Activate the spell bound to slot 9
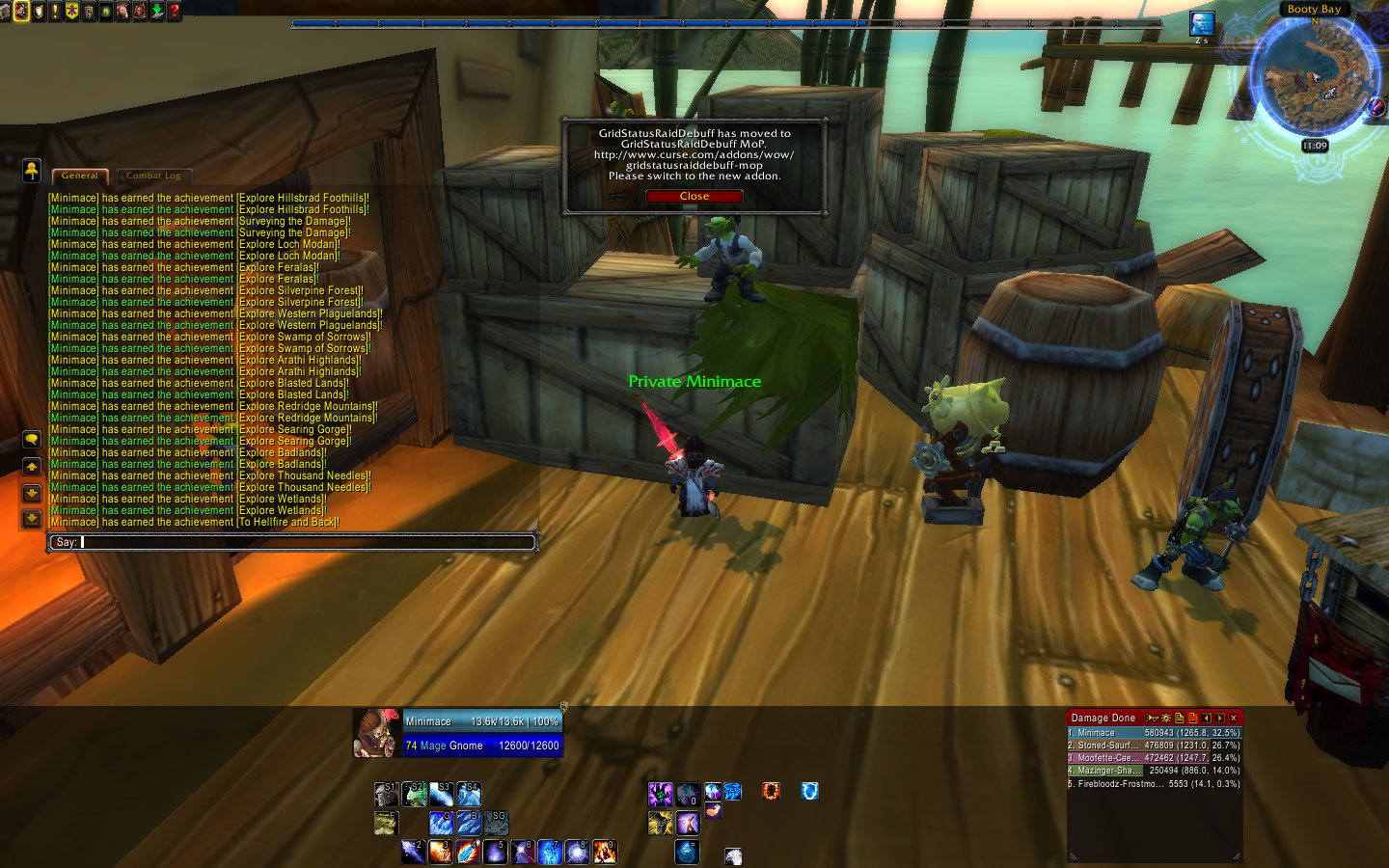Viewport: 1389px width, 868px height. click(605, 852)
